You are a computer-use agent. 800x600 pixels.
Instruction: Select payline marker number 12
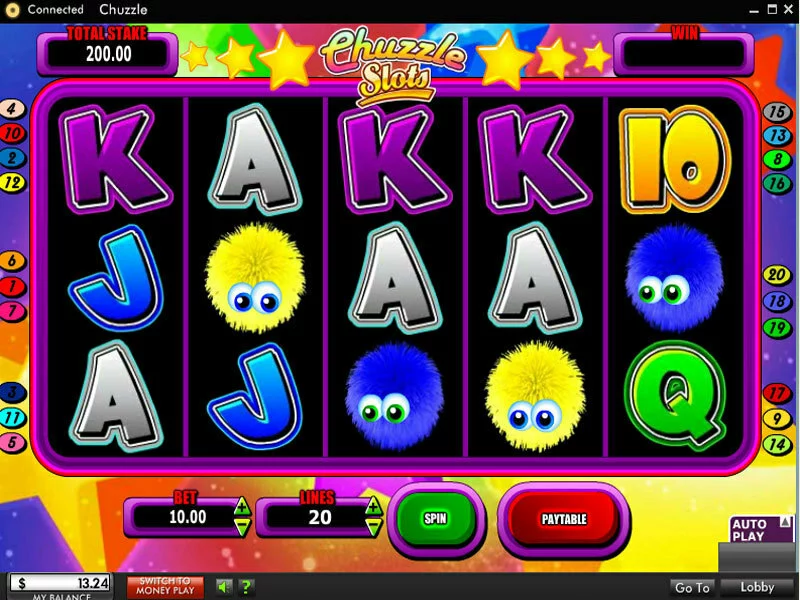(12, 183)
